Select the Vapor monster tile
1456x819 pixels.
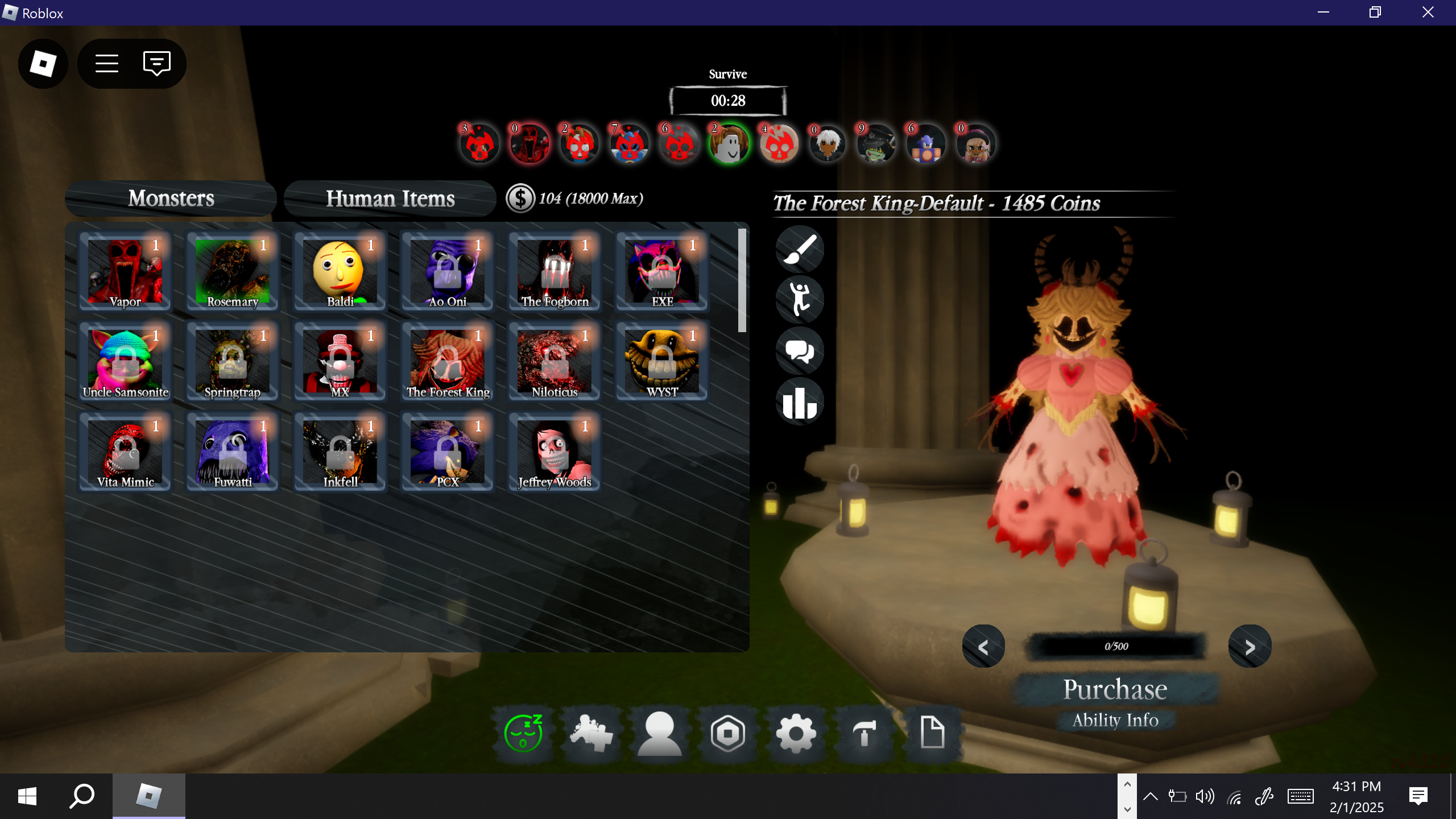click(125, 271)
